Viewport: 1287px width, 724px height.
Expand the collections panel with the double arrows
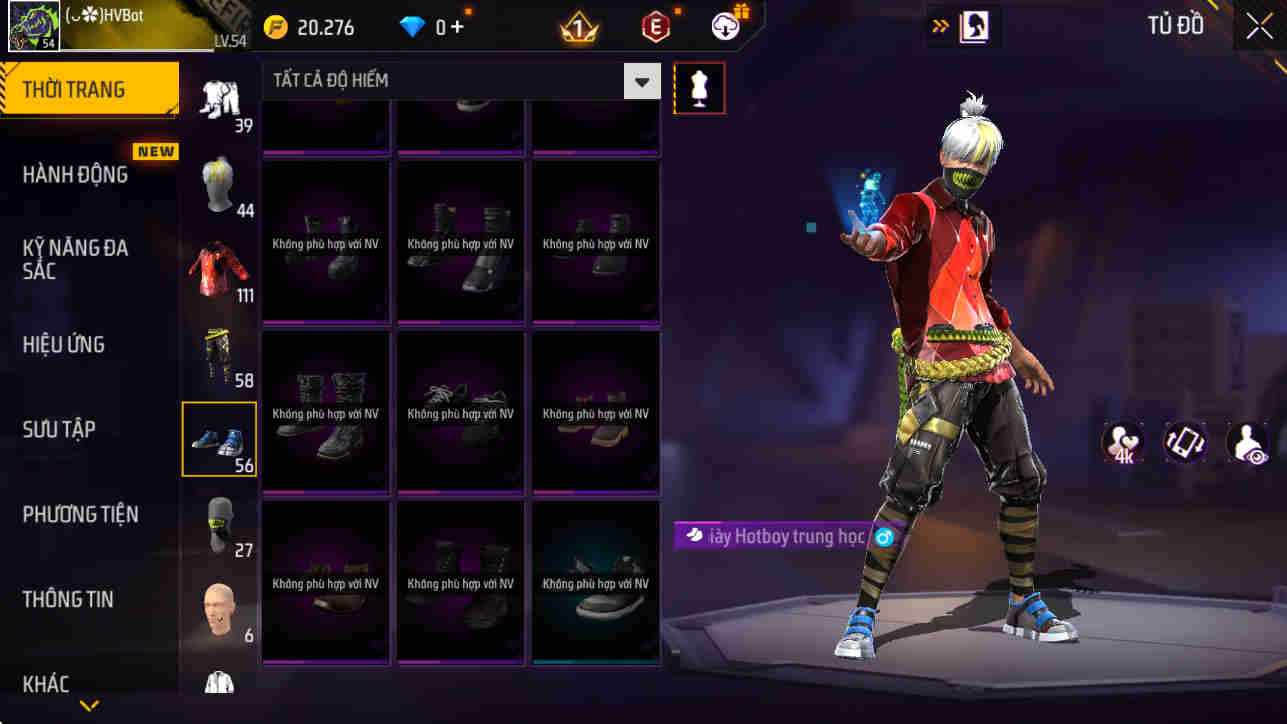click(941, 25)
